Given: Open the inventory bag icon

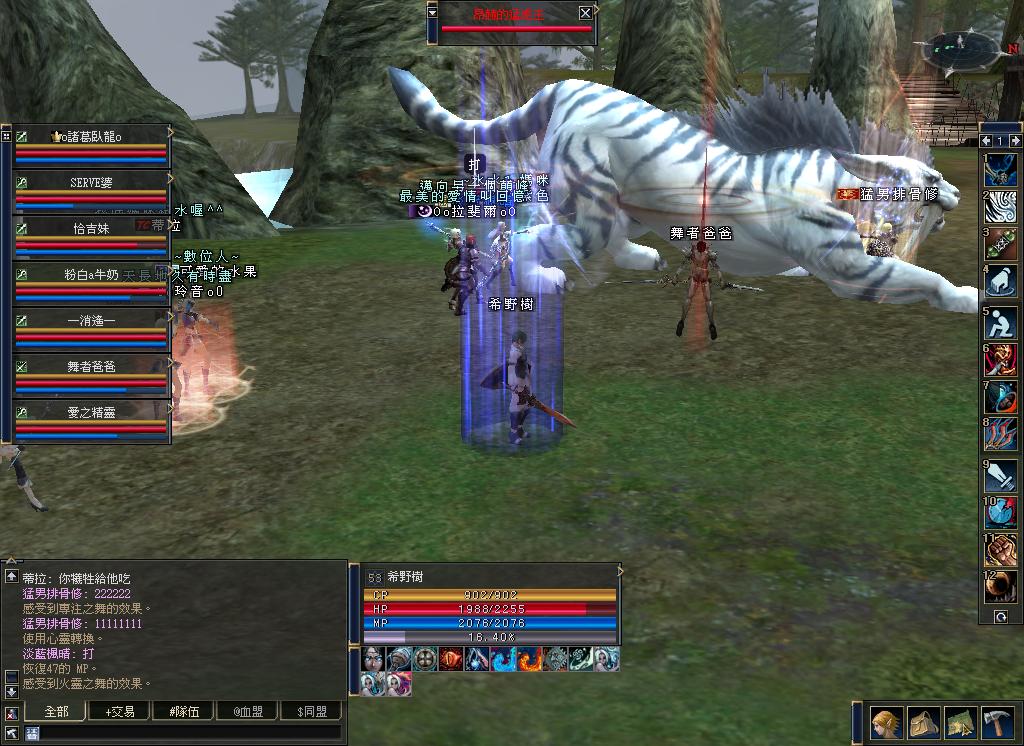Looking at the screenshot, I should pos(924,723).
